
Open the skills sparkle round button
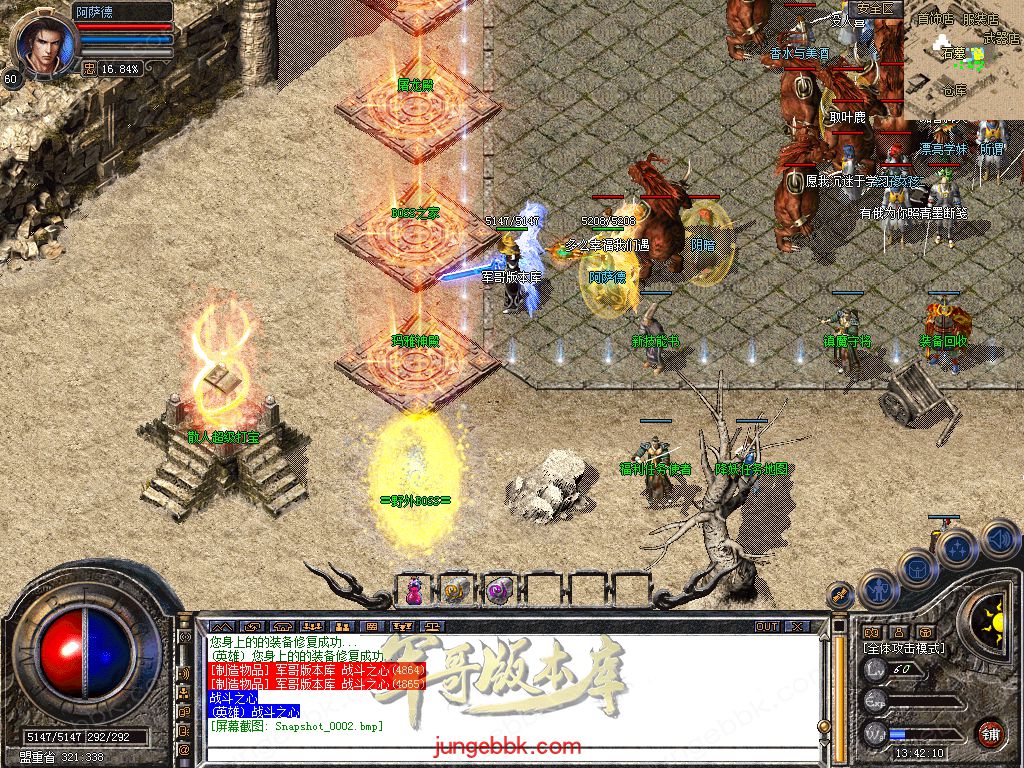(957, 547)
